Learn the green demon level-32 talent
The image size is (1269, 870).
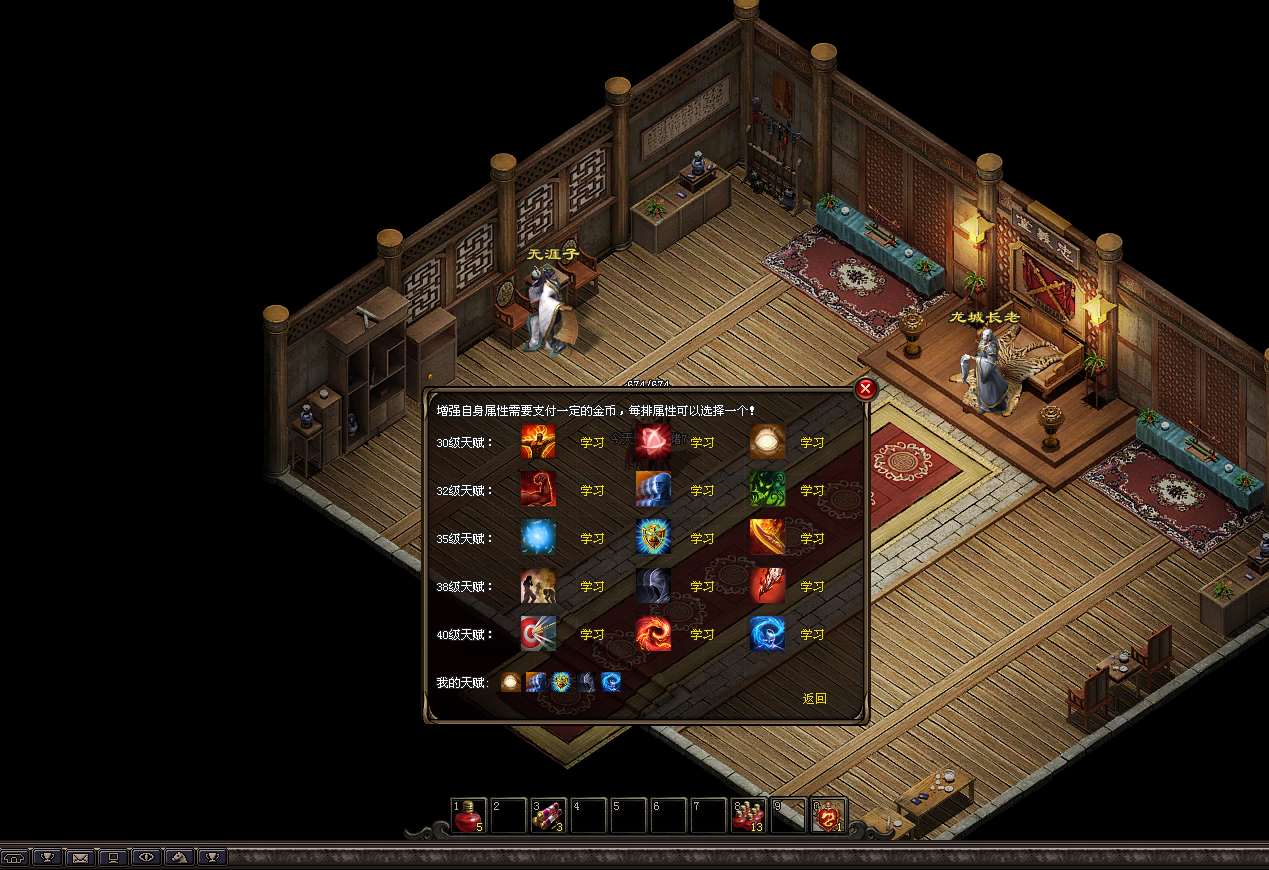click(812, 490)
